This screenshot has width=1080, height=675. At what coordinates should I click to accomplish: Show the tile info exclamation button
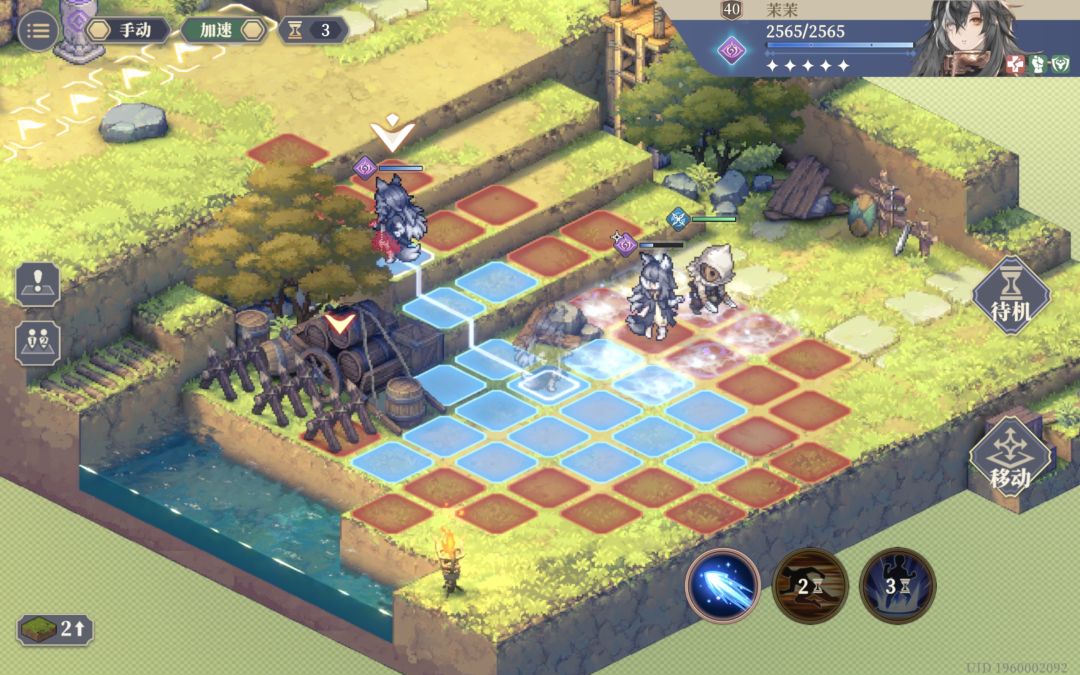38,284
